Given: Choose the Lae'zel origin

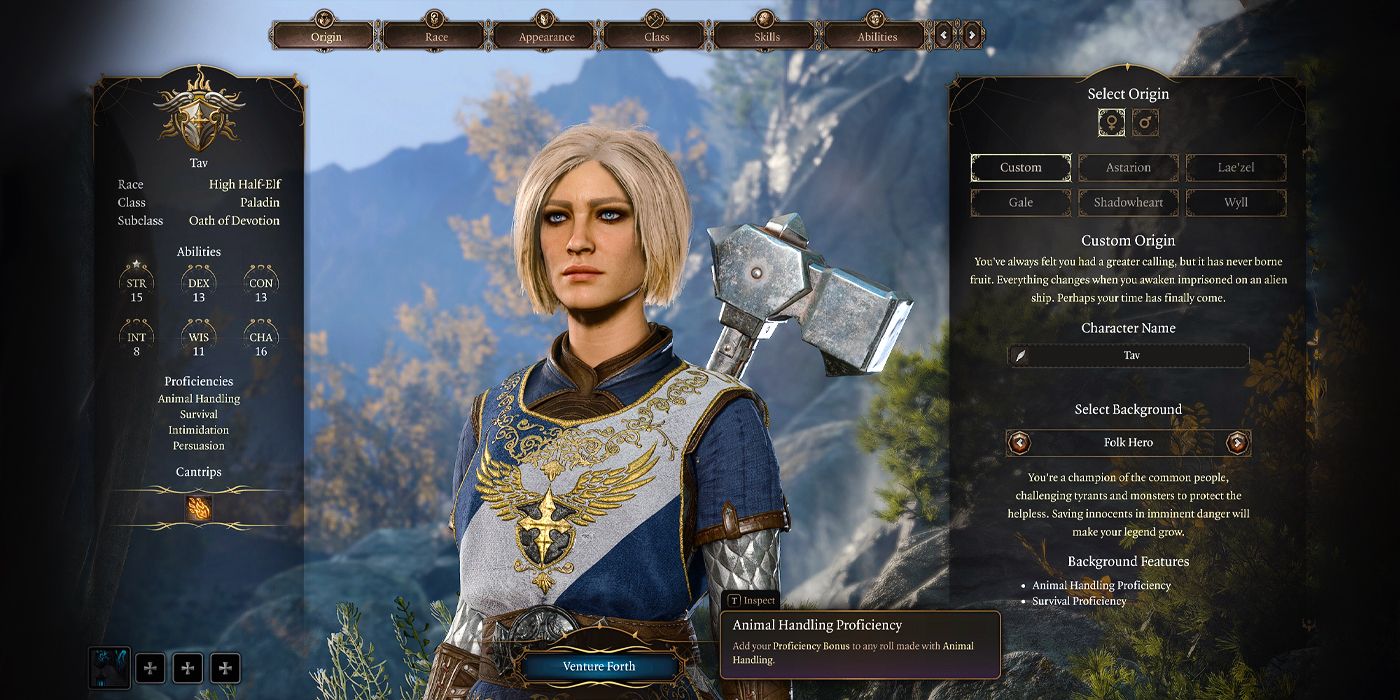Looking at the screenshot, I should tap(1236, 168).
